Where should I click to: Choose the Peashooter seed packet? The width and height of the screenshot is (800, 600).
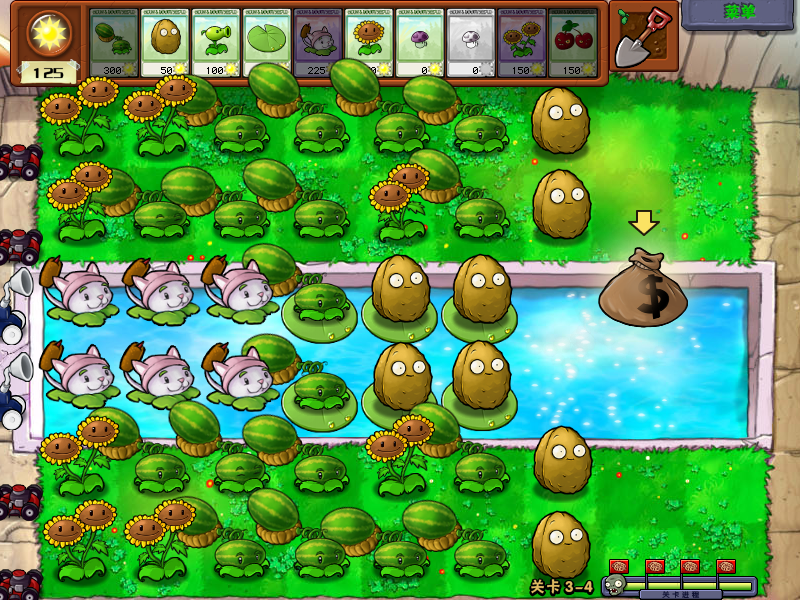[x=216, y=43]
